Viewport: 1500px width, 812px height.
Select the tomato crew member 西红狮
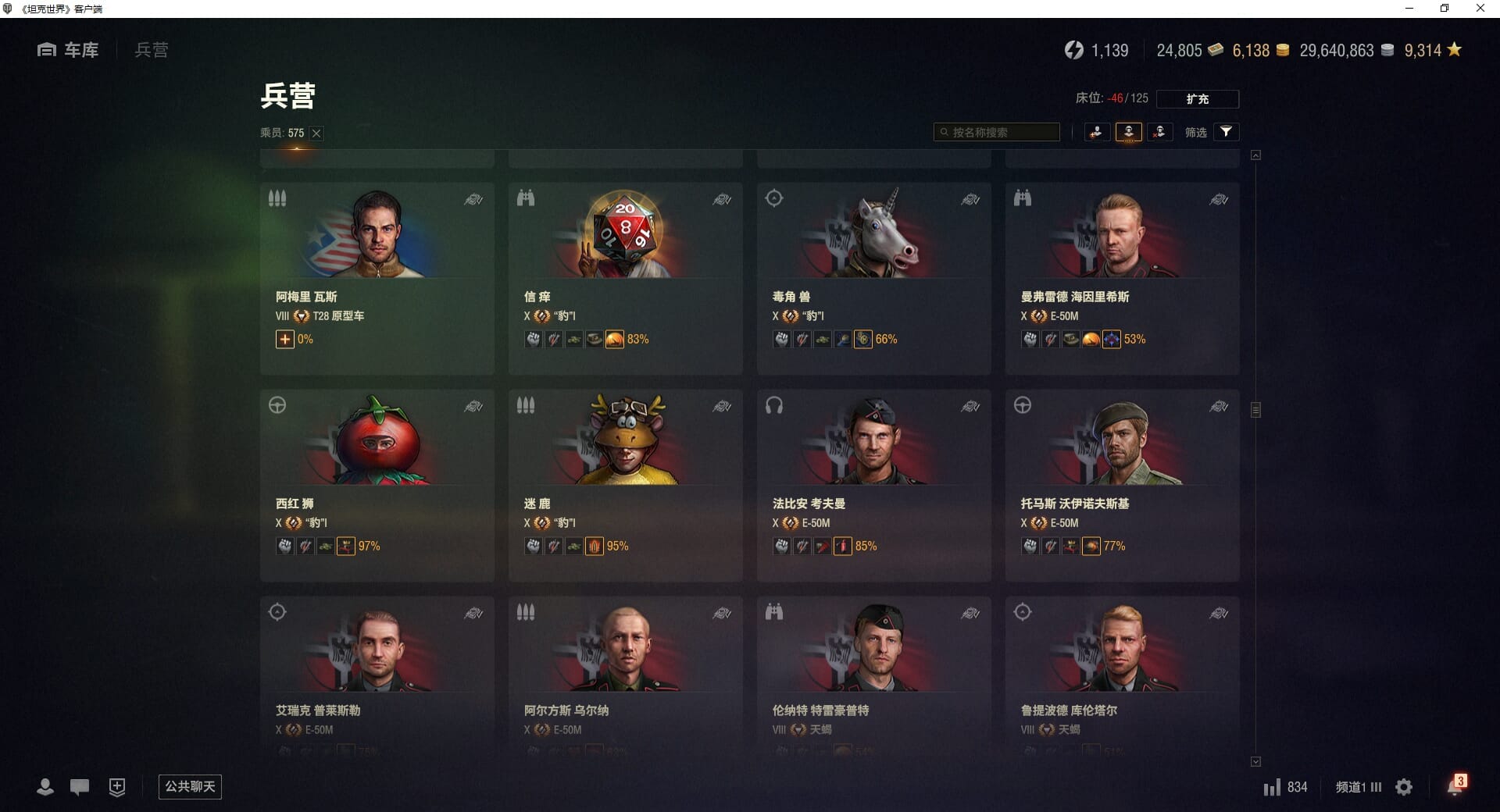(x=377, y=485)
